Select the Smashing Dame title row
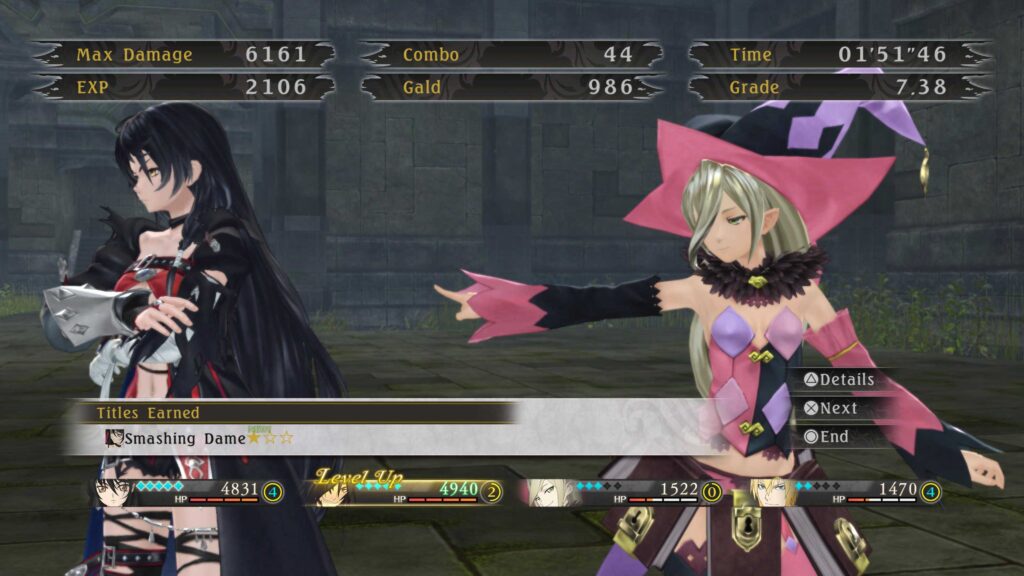1024x576 pixels. (200, 438)
